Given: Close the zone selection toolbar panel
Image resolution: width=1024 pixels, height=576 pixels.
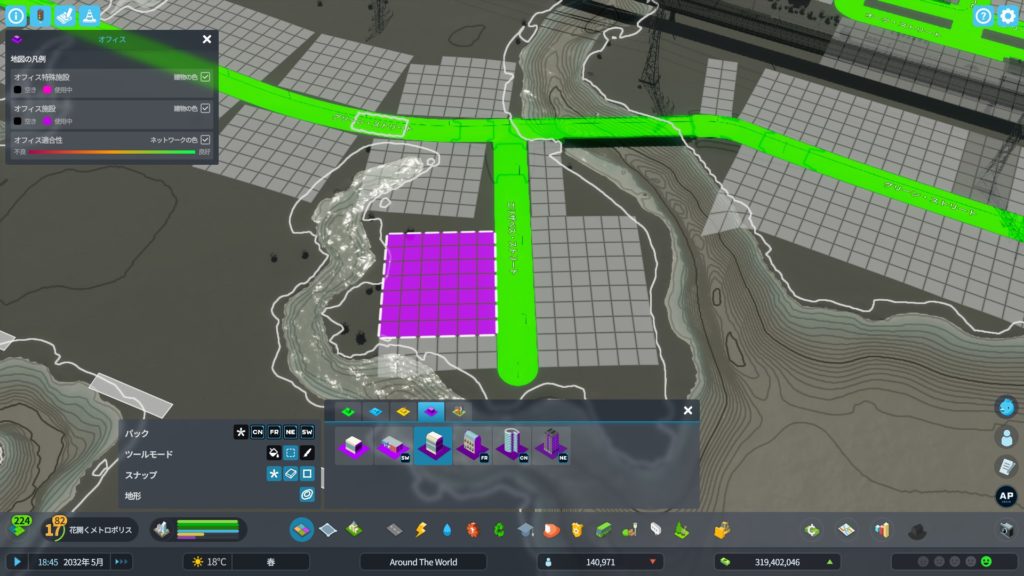Looking at the screenshot, I should point(687,410).
